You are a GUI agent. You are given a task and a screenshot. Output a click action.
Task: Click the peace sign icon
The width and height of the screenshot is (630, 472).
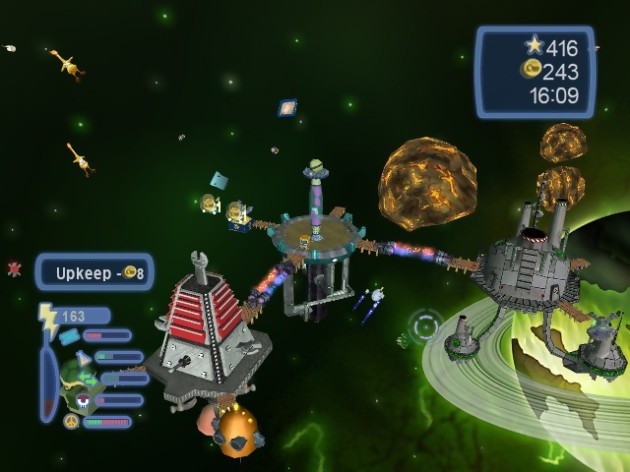point(71,422)
